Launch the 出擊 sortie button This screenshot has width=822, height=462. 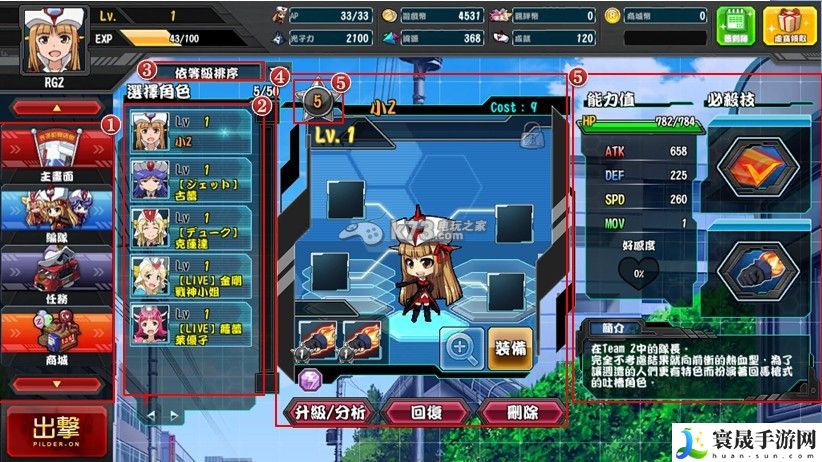(56, 430)
